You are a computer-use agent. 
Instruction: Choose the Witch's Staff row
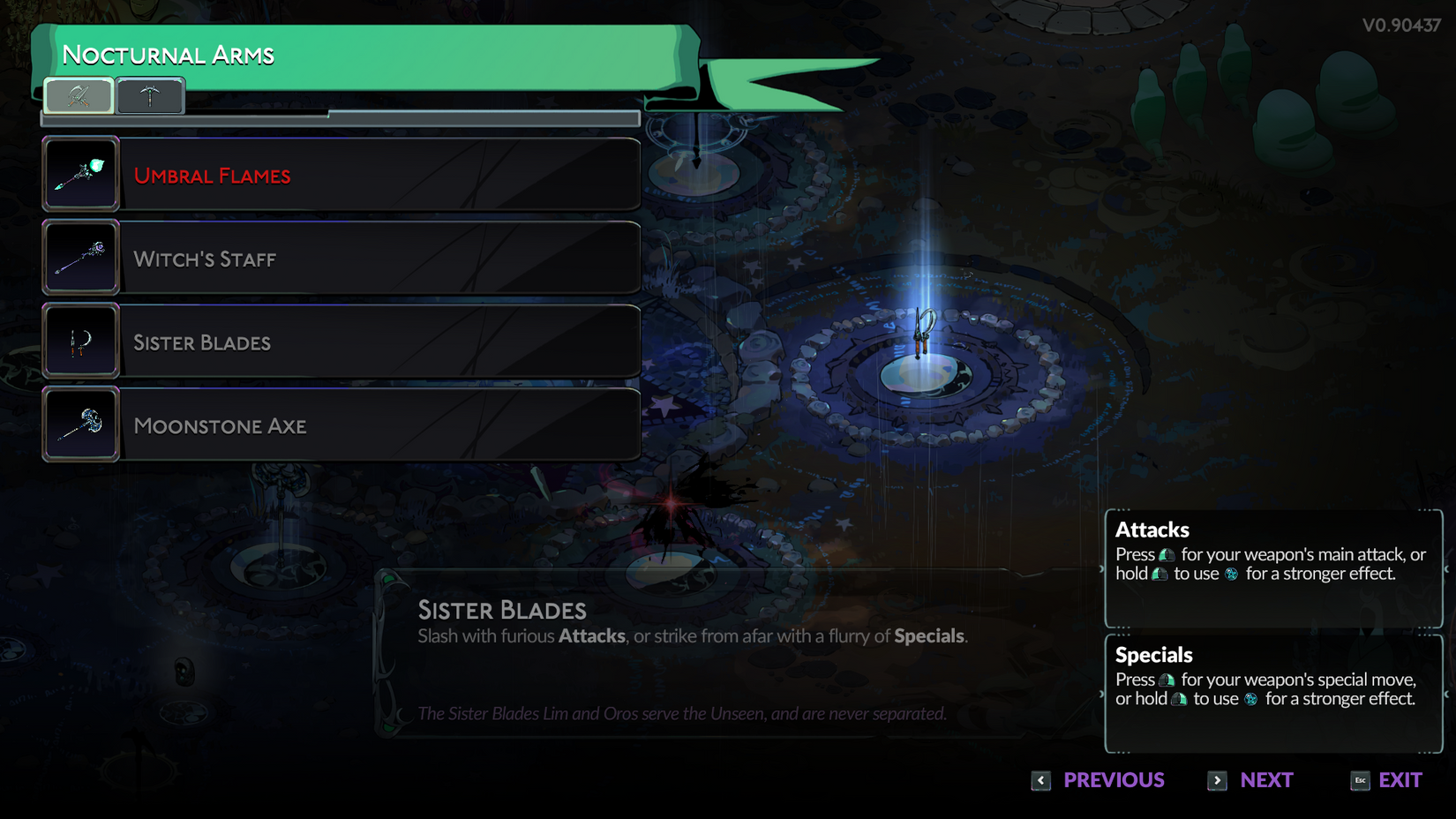click(x=341, y=259)
